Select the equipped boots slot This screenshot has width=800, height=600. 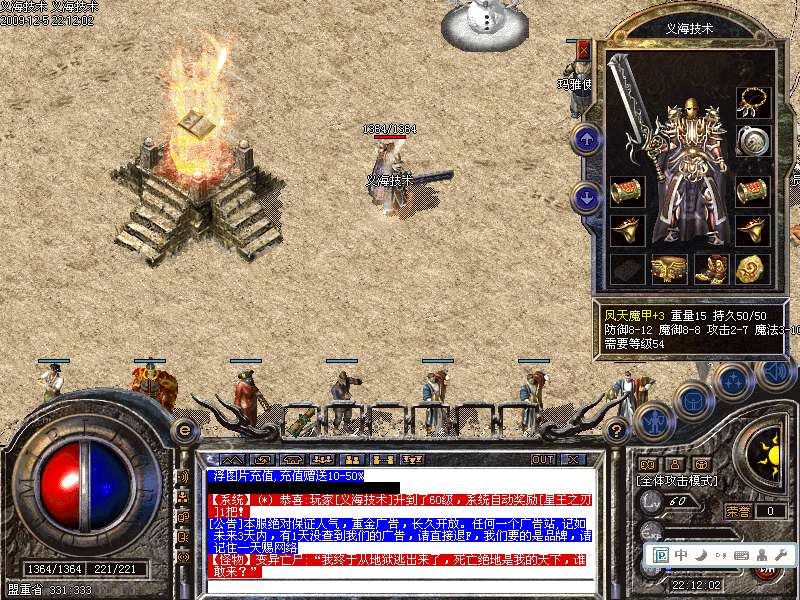click(709, 268)
